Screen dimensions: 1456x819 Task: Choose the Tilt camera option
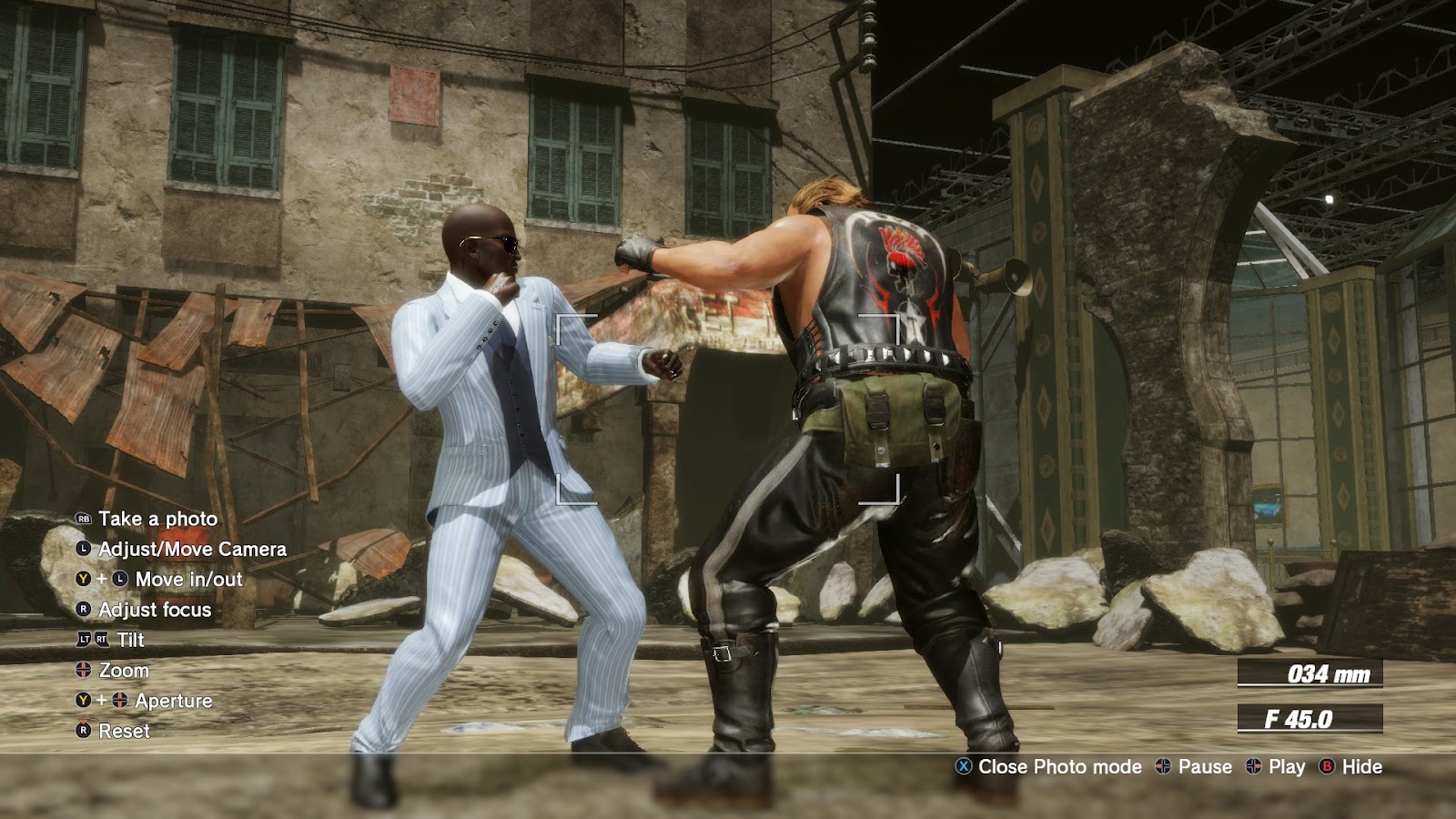coord(130,640)
